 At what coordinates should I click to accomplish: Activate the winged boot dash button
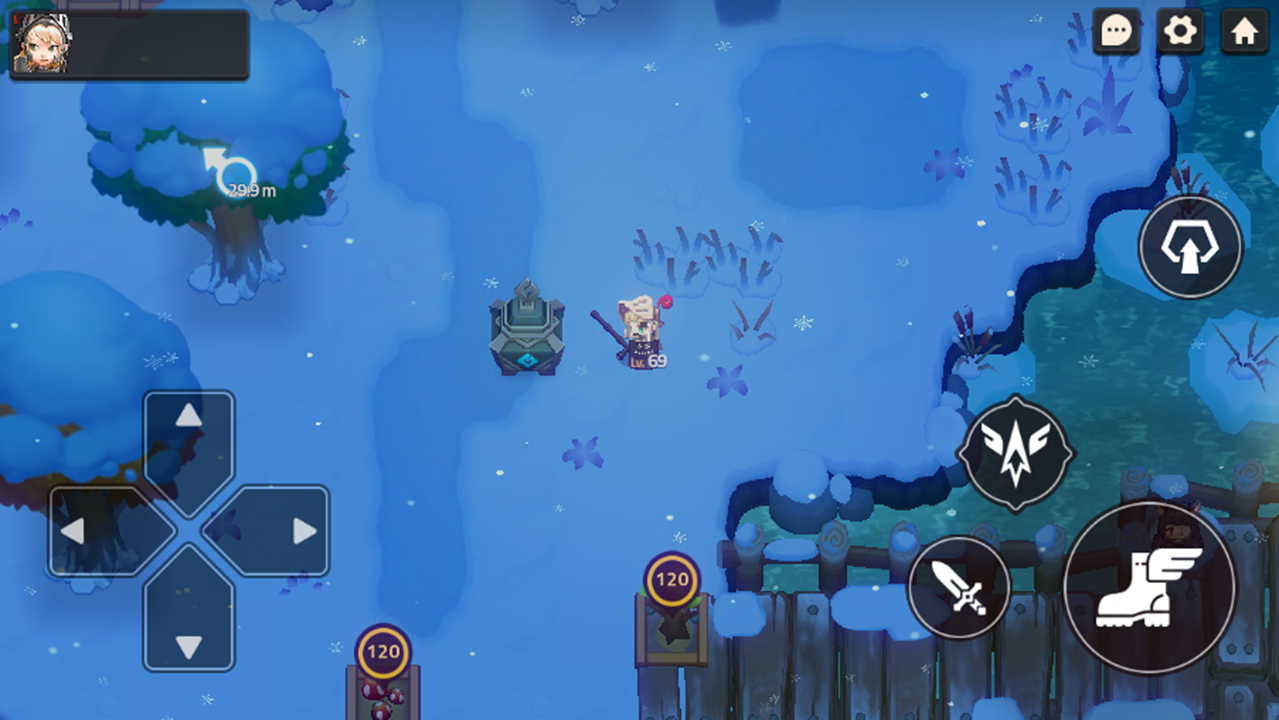pos(1149,587)
